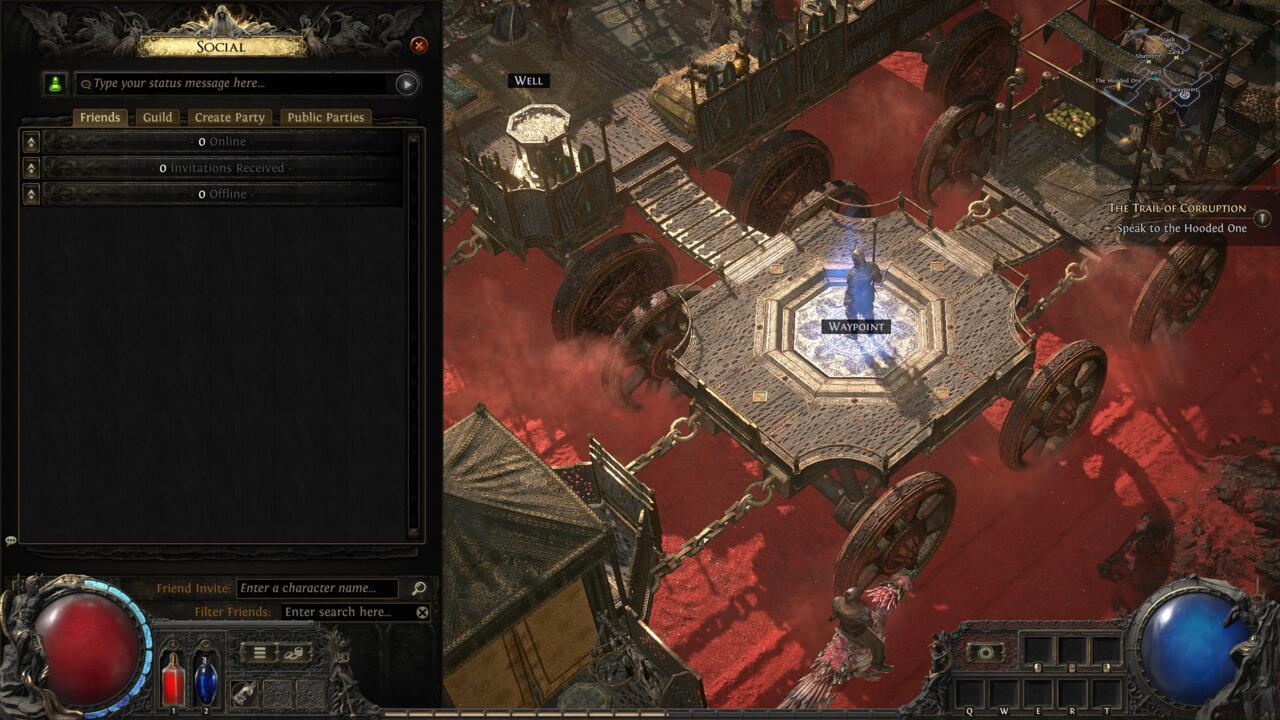Click the Waypoint at the caravan center
The height and width of the screenshot is (720, 1280).
pyautogui.click(x=855, y=326)
